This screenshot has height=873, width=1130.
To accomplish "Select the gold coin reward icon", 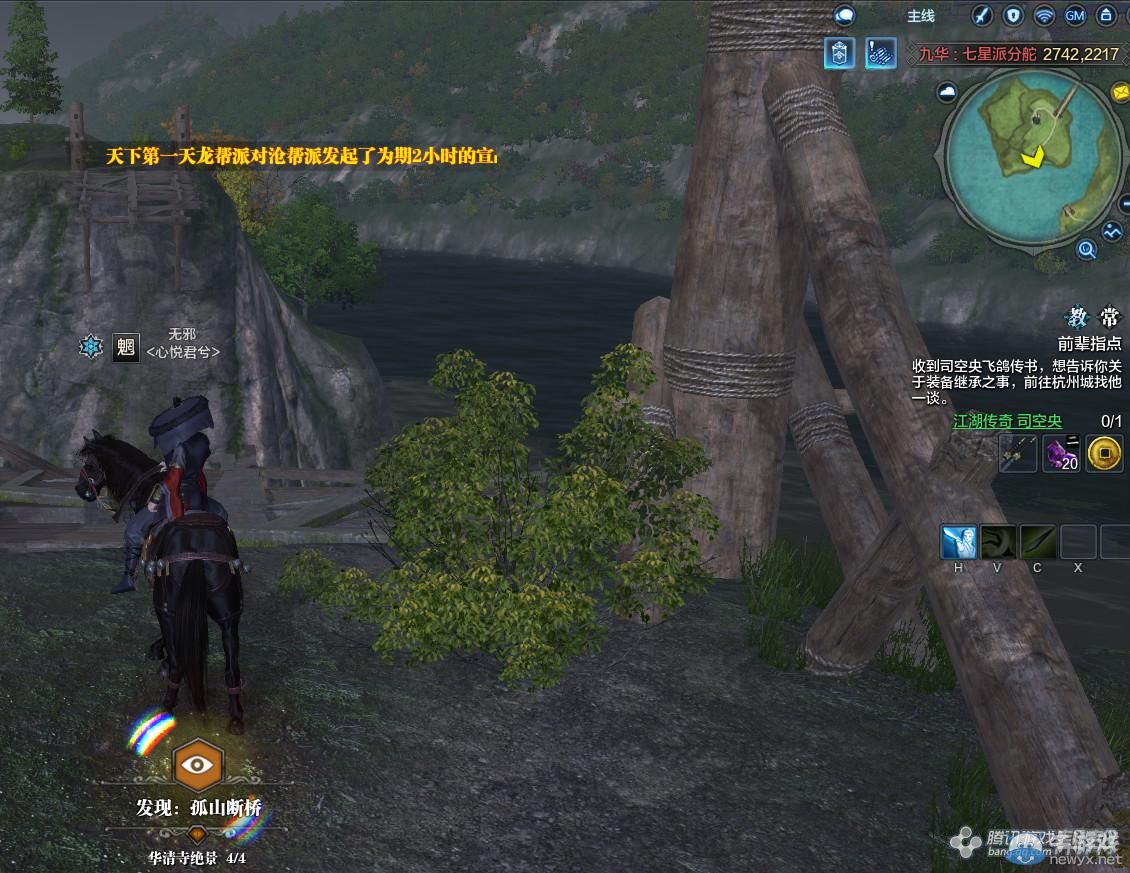I will (x=1104, y=454).
